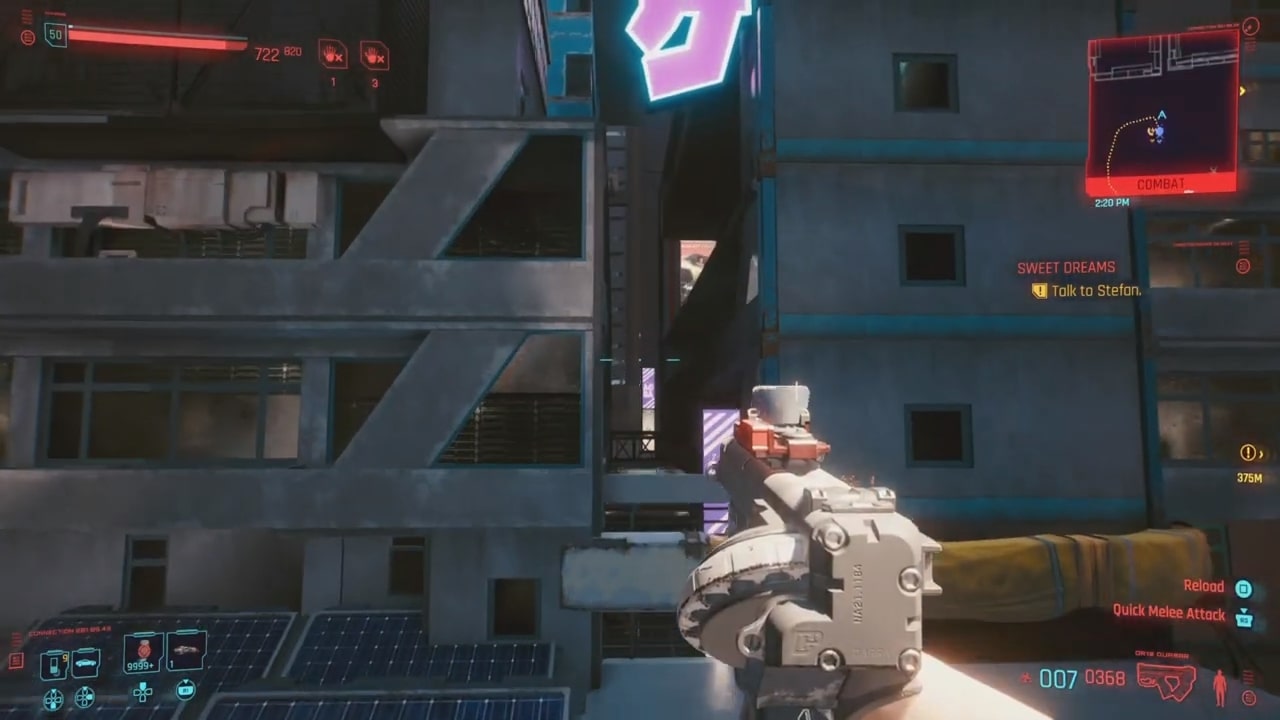Screen dimensions: 1280x720
Task: Click the Quick Melee Attack prompt
Action: click(x=1168, y=613)
